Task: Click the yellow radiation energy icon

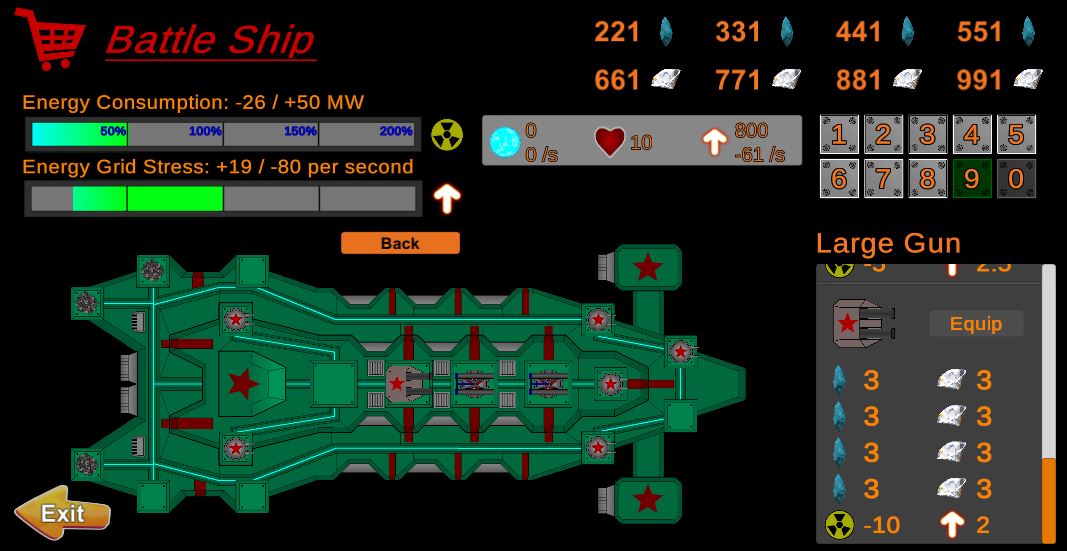Action: click(x=446, y=134)
